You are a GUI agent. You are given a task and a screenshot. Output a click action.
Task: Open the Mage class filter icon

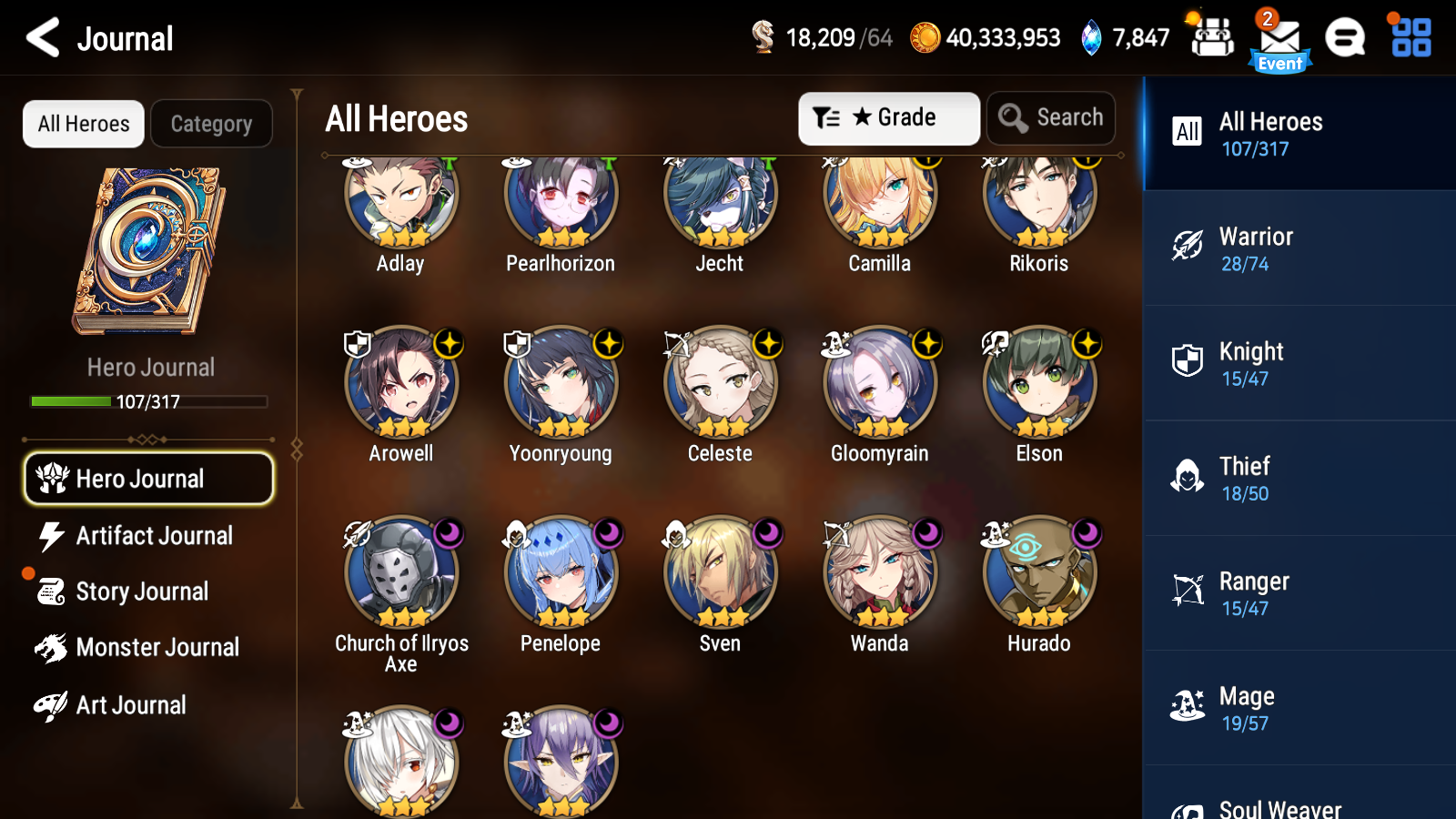pos(1188,706)
